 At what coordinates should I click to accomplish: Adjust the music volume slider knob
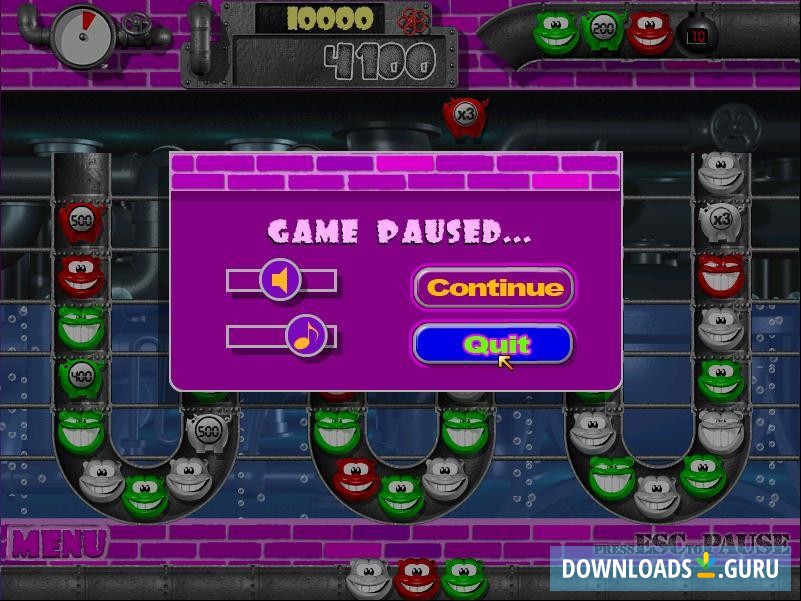point(306,336)
